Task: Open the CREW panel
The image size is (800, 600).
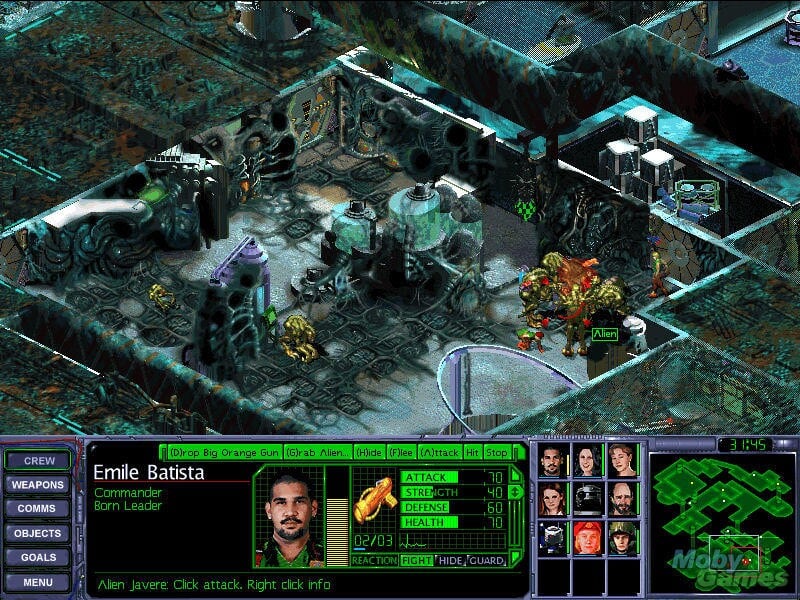Action: [39, 461]
